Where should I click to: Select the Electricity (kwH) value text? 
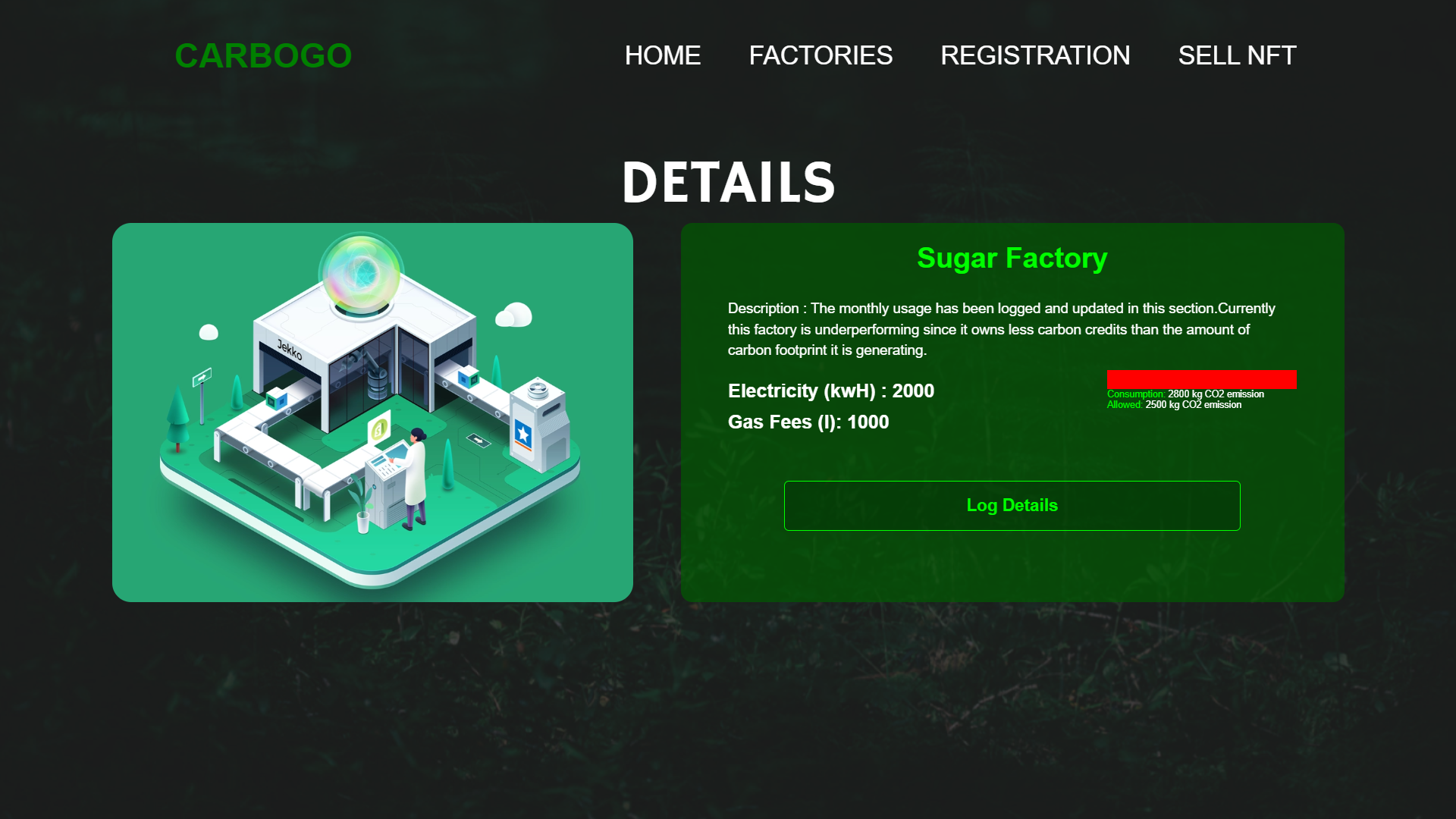pos(830,391)
